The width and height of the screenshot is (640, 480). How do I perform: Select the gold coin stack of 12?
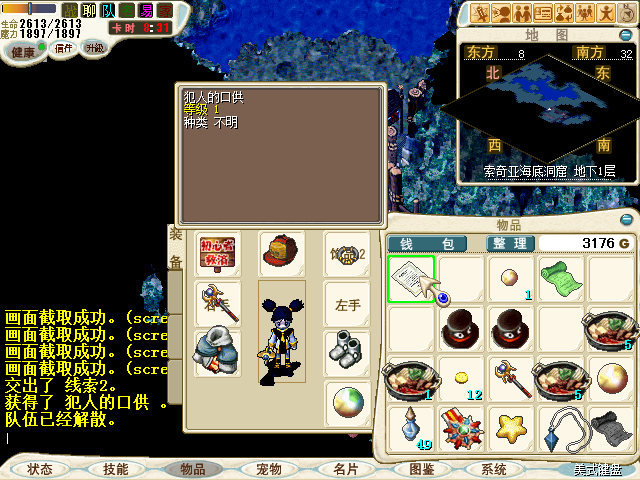click(461, 378)
